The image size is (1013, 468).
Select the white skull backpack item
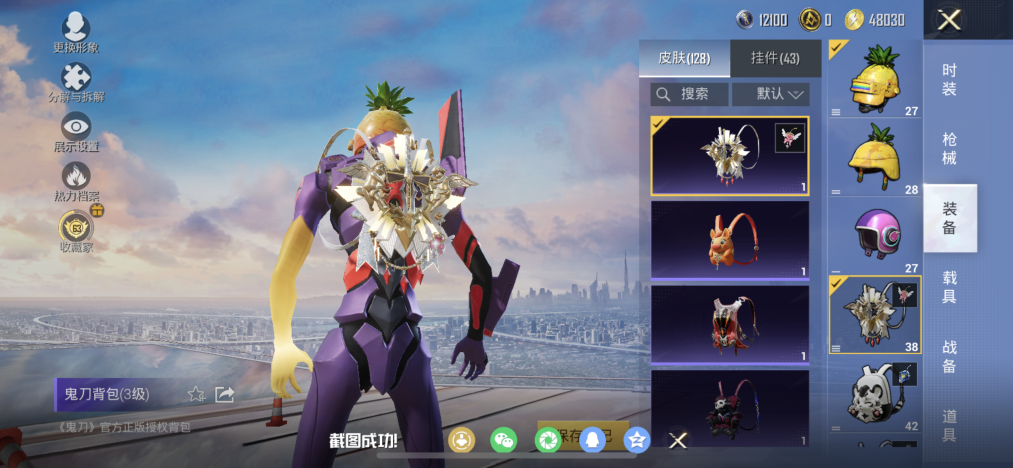[x=874, y=394]
